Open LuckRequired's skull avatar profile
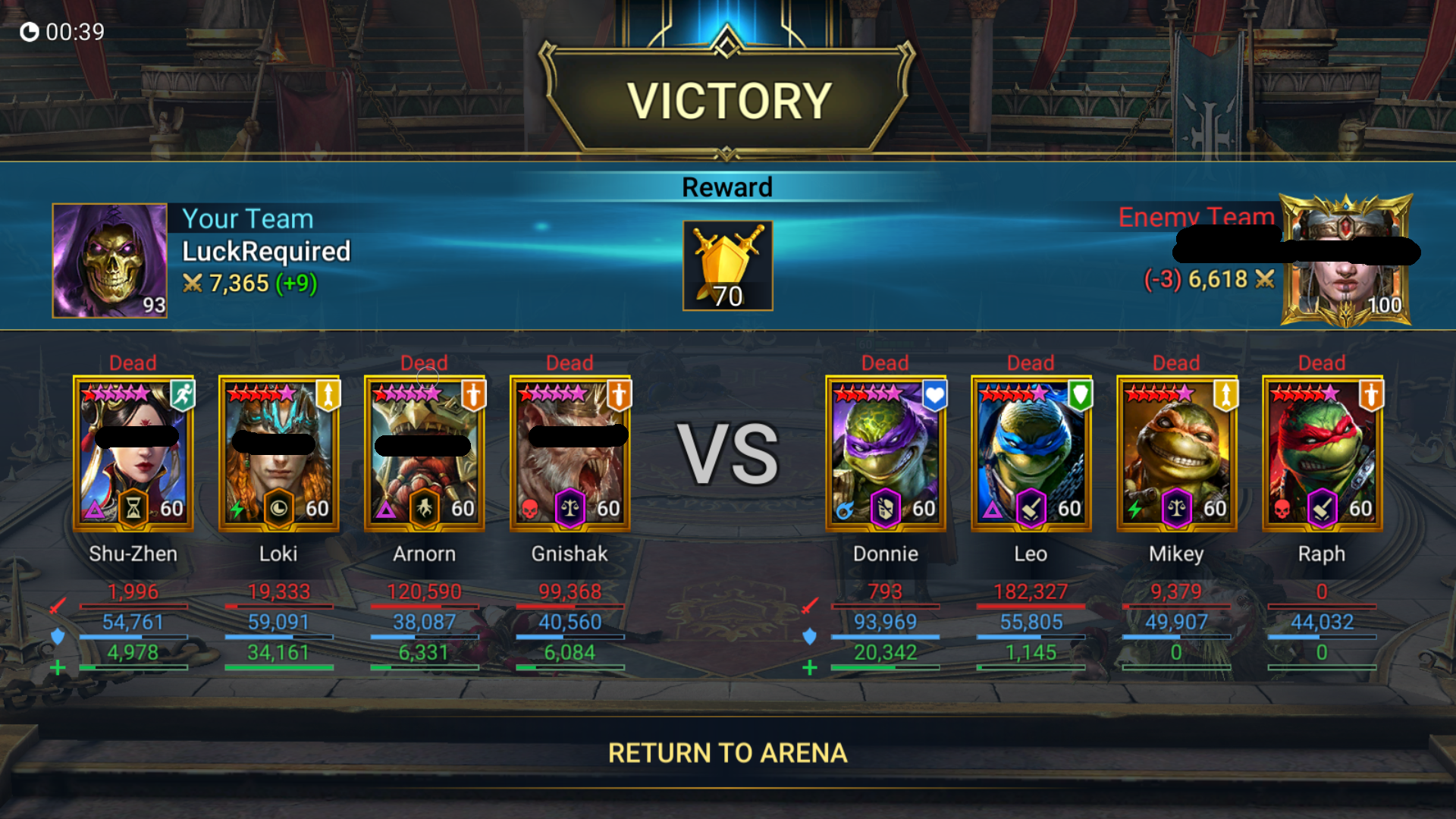 pos(110,260)
